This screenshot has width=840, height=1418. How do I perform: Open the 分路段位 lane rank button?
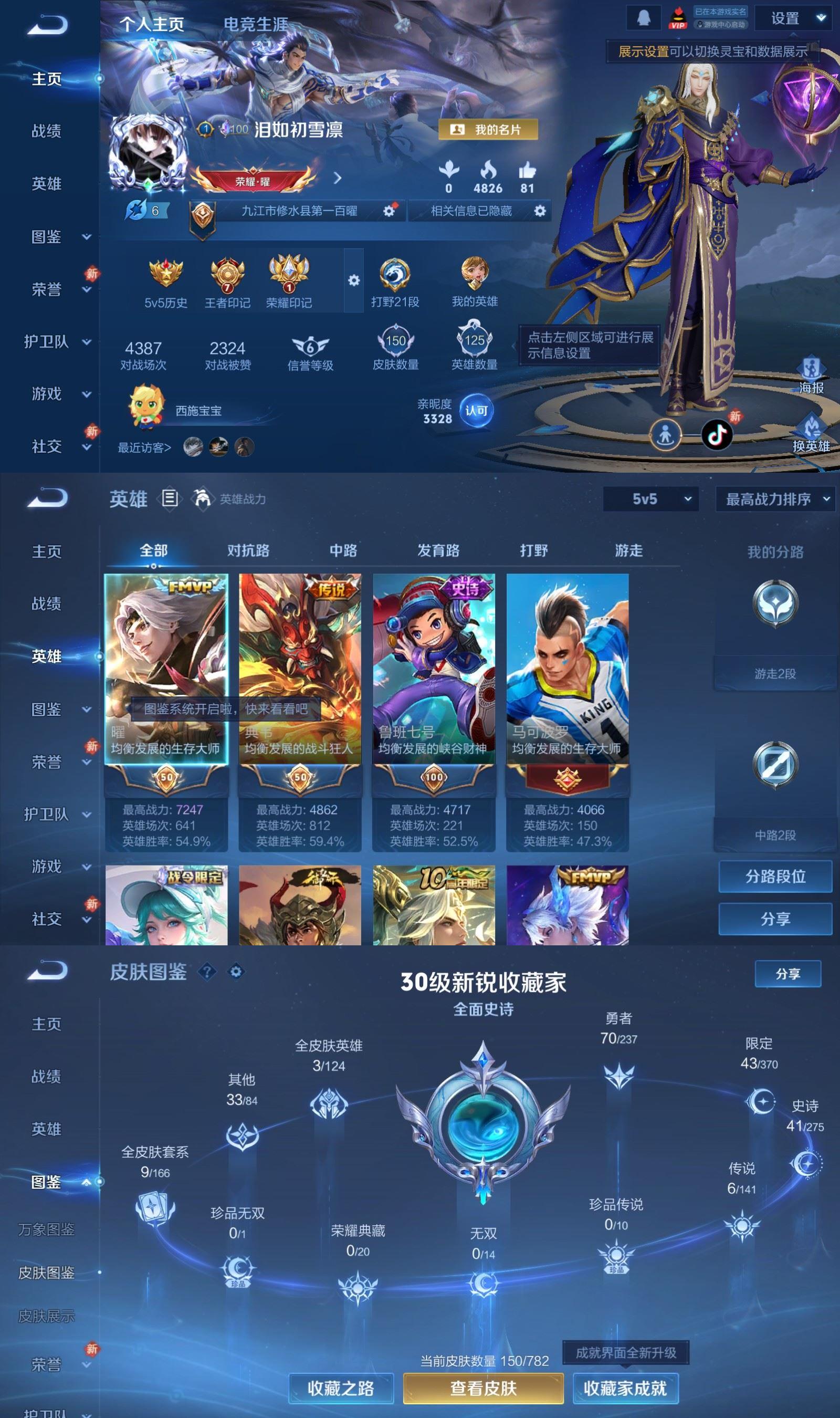[775, 877]
